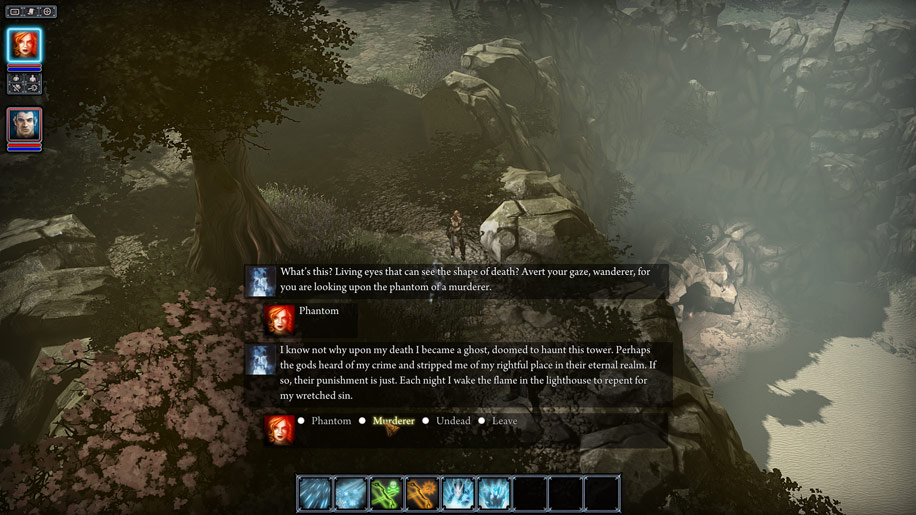Screen dimensions: 916x515
Task: Use the first blue rain skill
Action: [314, 494]
